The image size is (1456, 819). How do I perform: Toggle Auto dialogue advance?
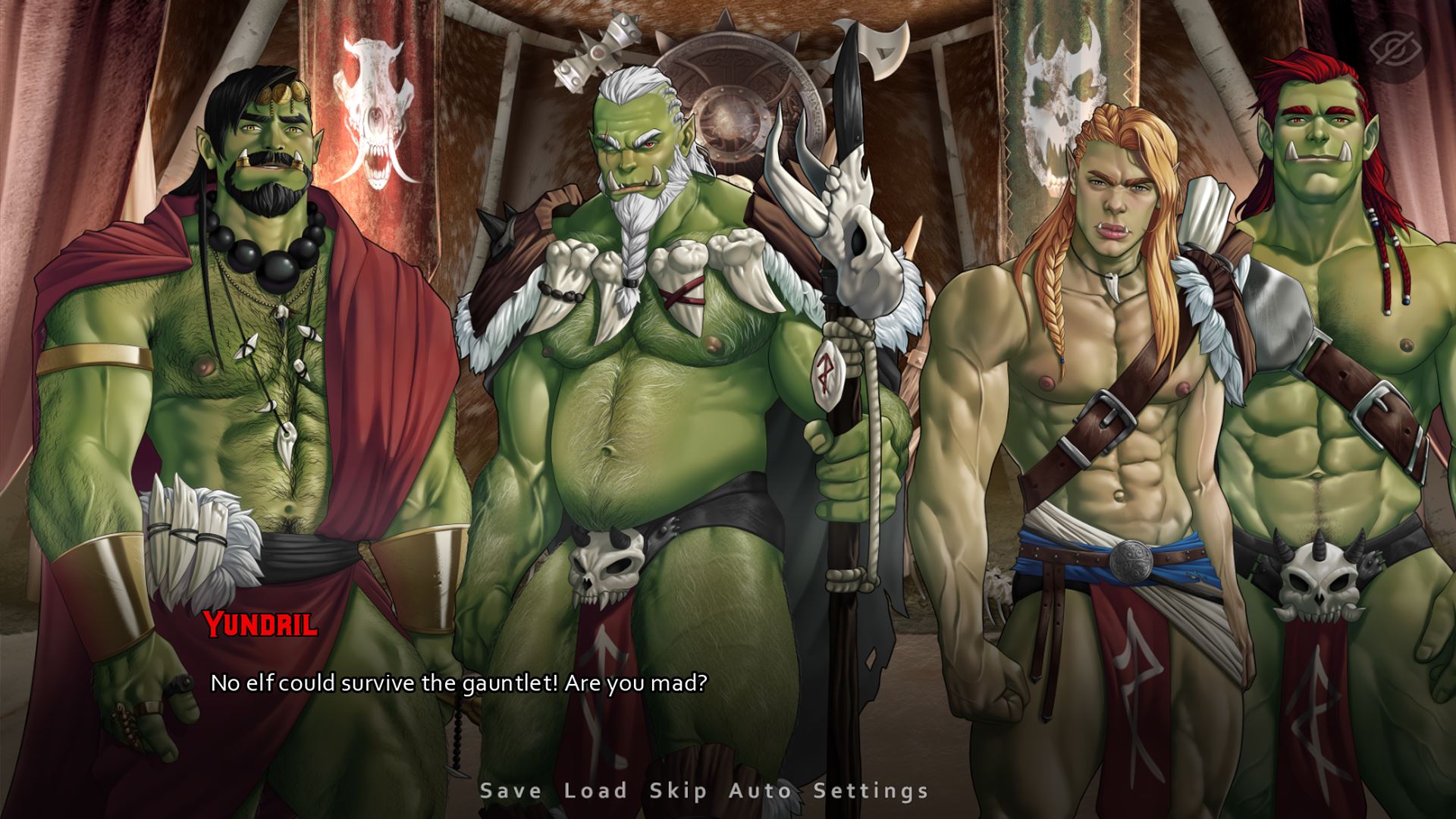click(x=761, y=791)
